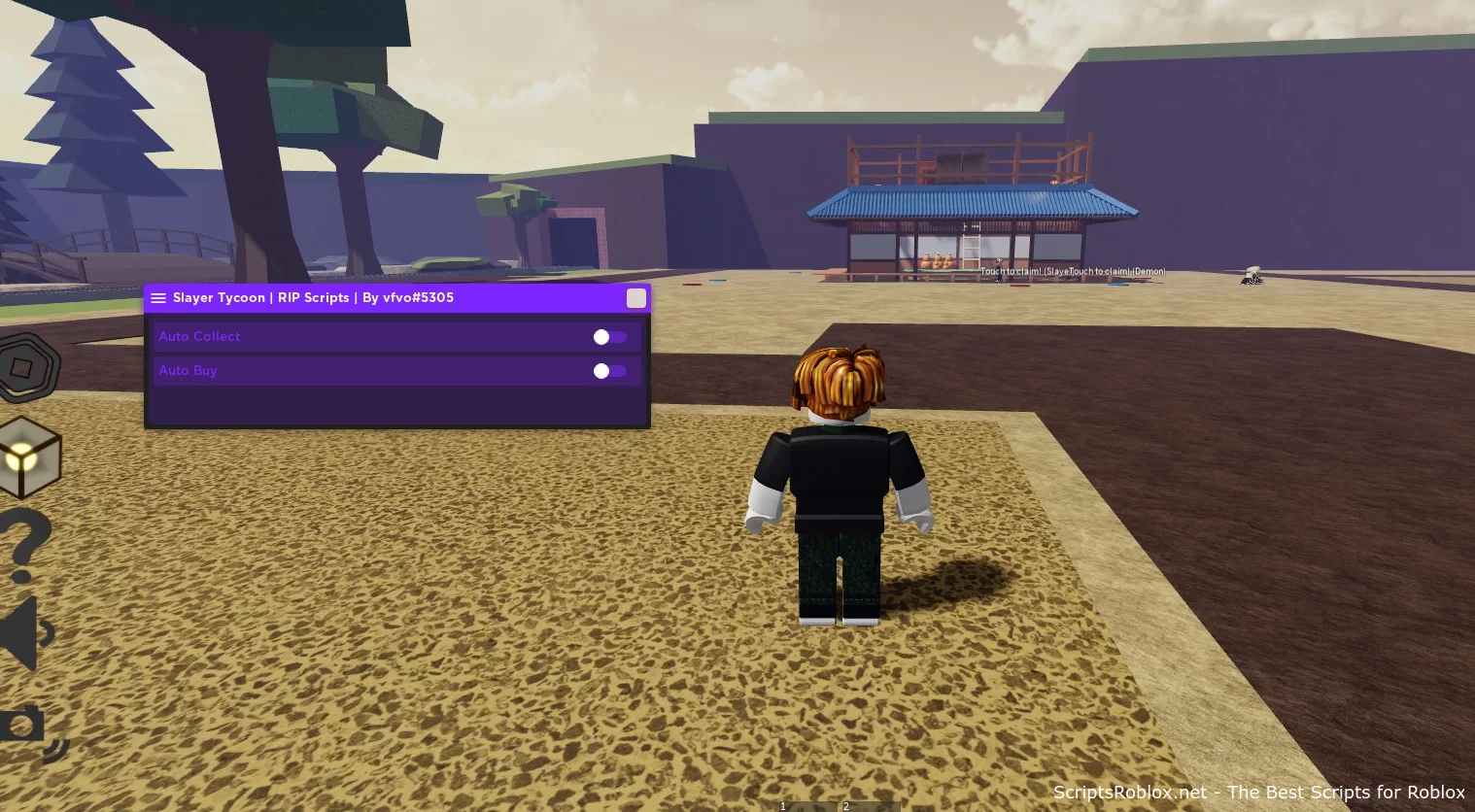Open the question mark help icon
Screen dimensions: 1475x812
(21, 542)
